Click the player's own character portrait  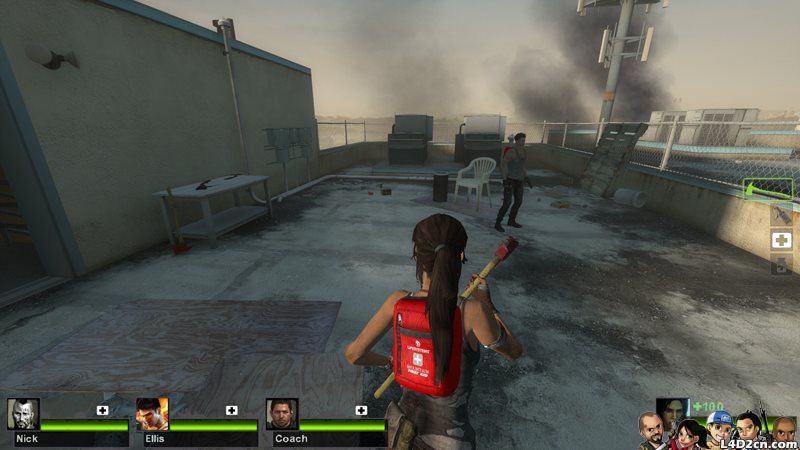672,410
